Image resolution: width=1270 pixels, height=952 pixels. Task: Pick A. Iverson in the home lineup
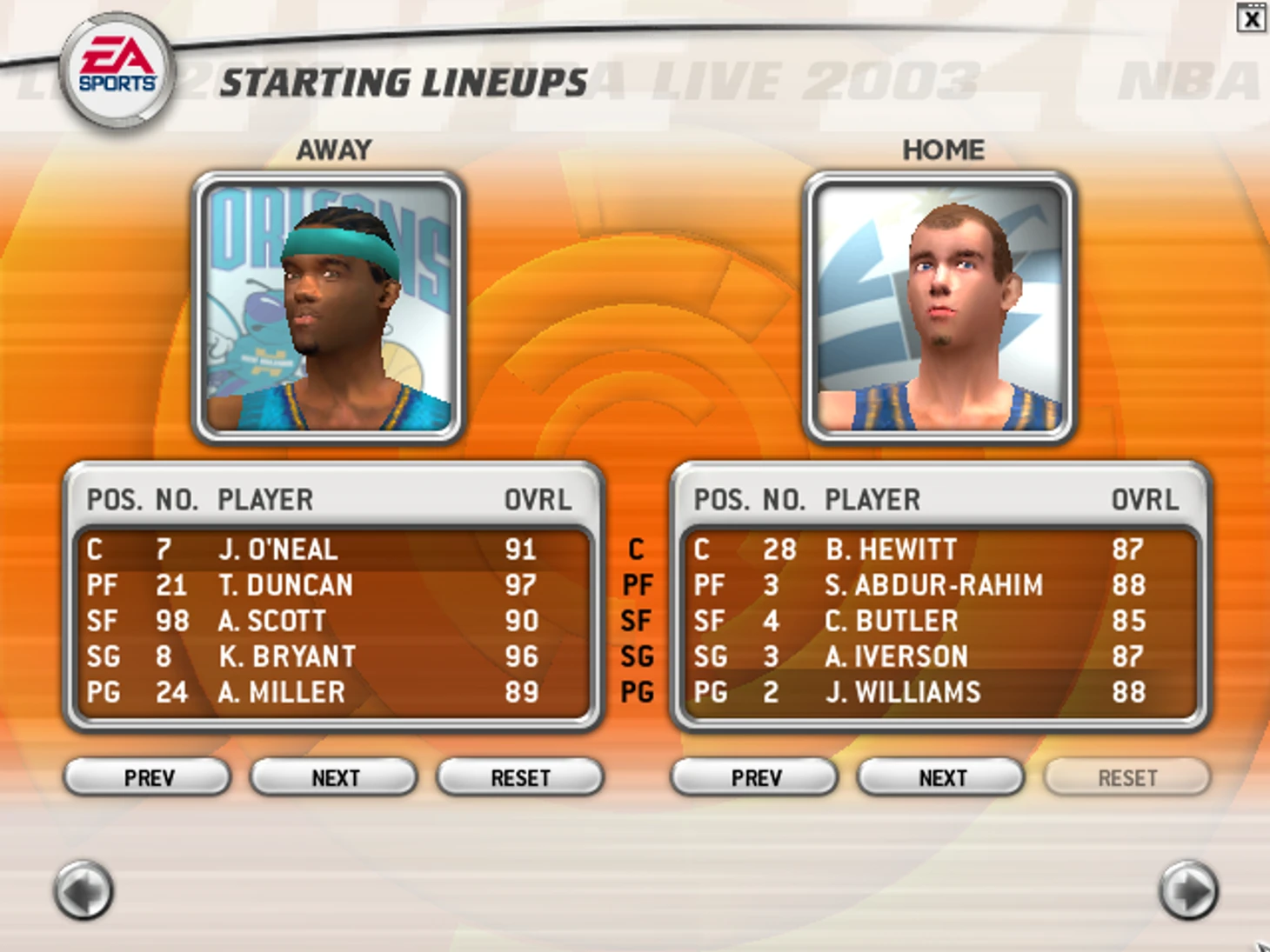(938, 656)
